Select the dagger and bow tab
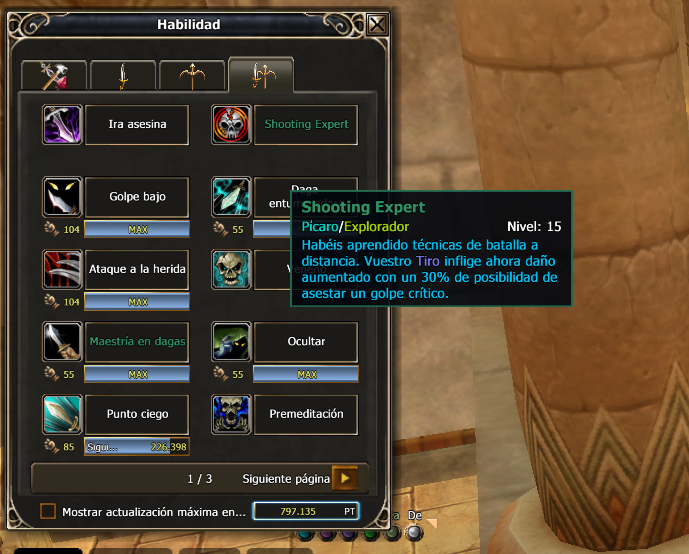 (260, 75)
